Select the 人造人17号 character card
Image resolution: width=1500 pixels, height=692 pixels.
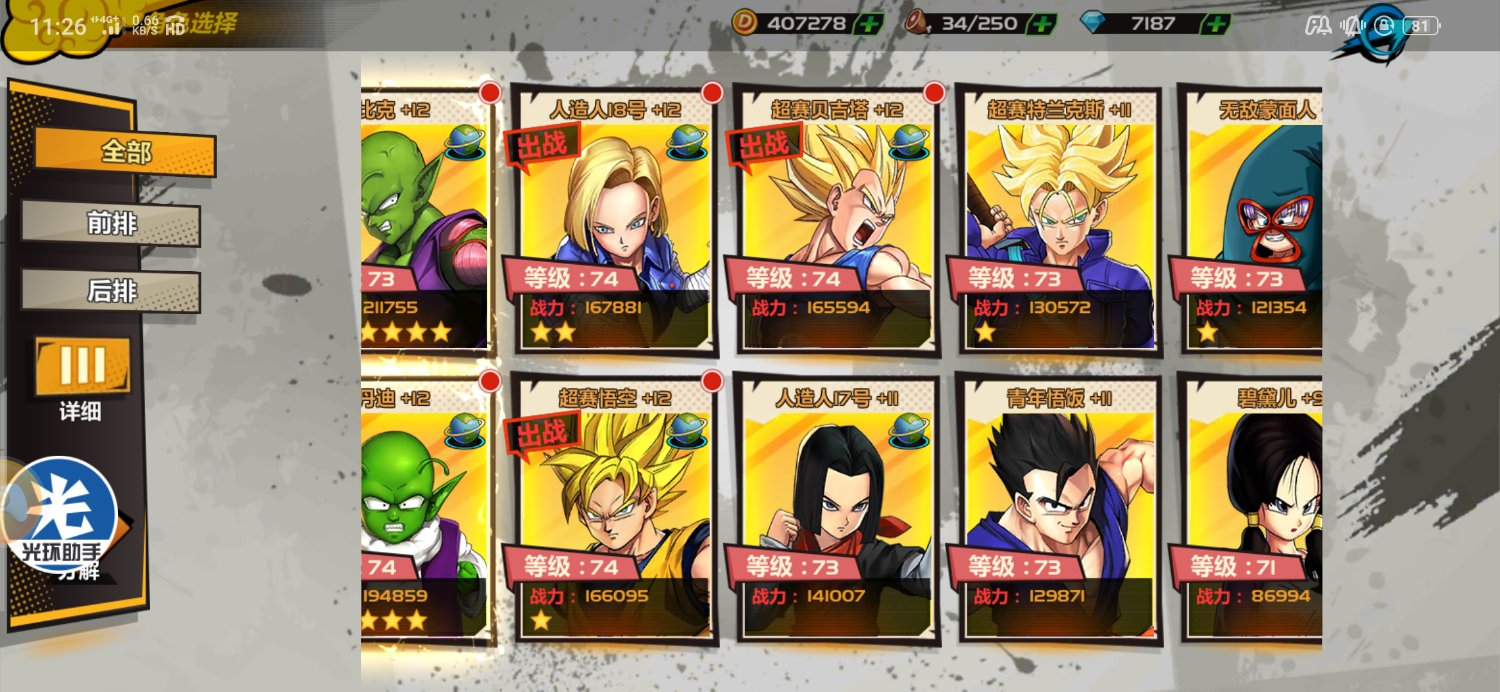pyautogui.click(x=836, y=508)
